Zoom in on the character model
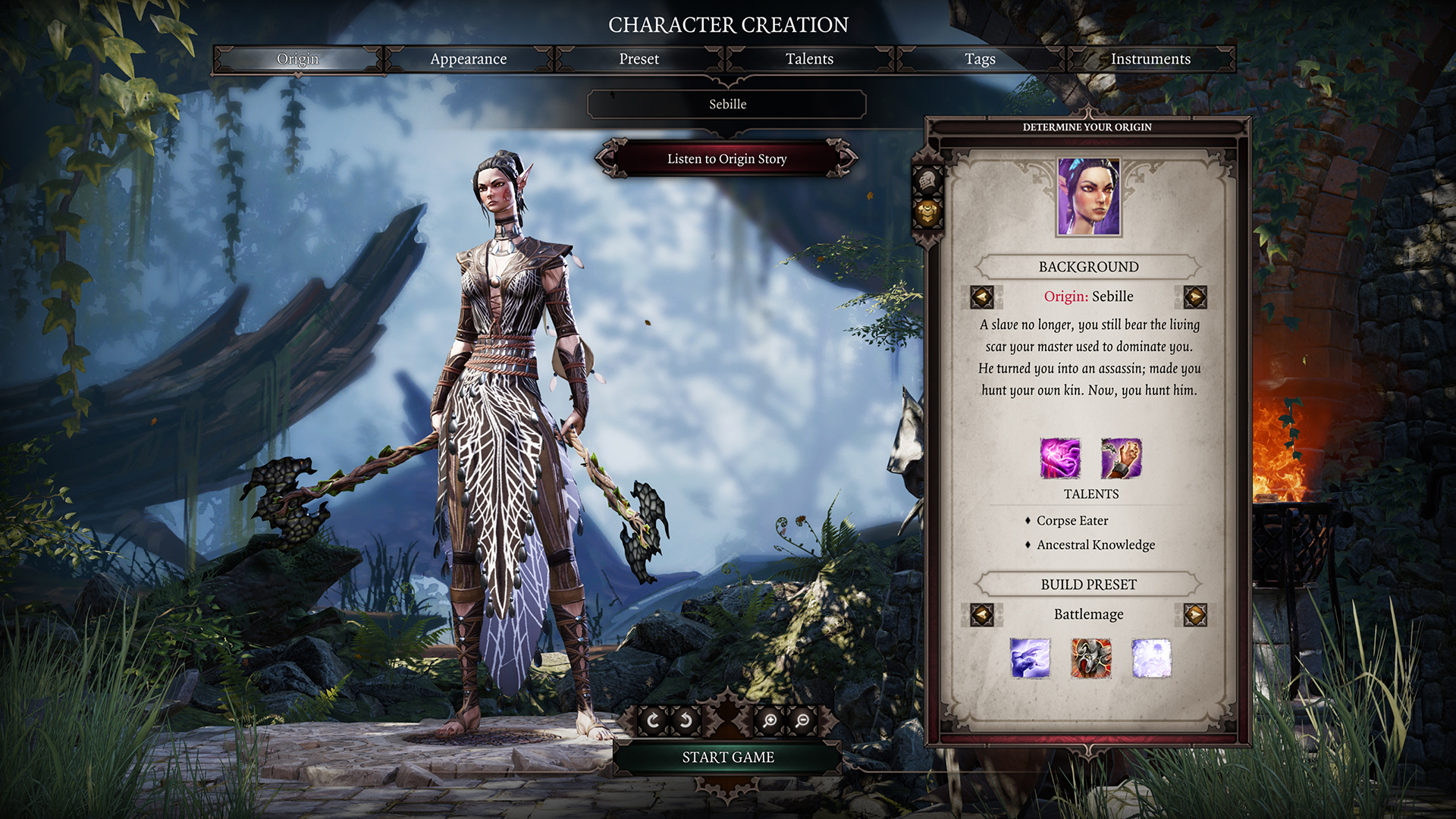 point(770,720)
